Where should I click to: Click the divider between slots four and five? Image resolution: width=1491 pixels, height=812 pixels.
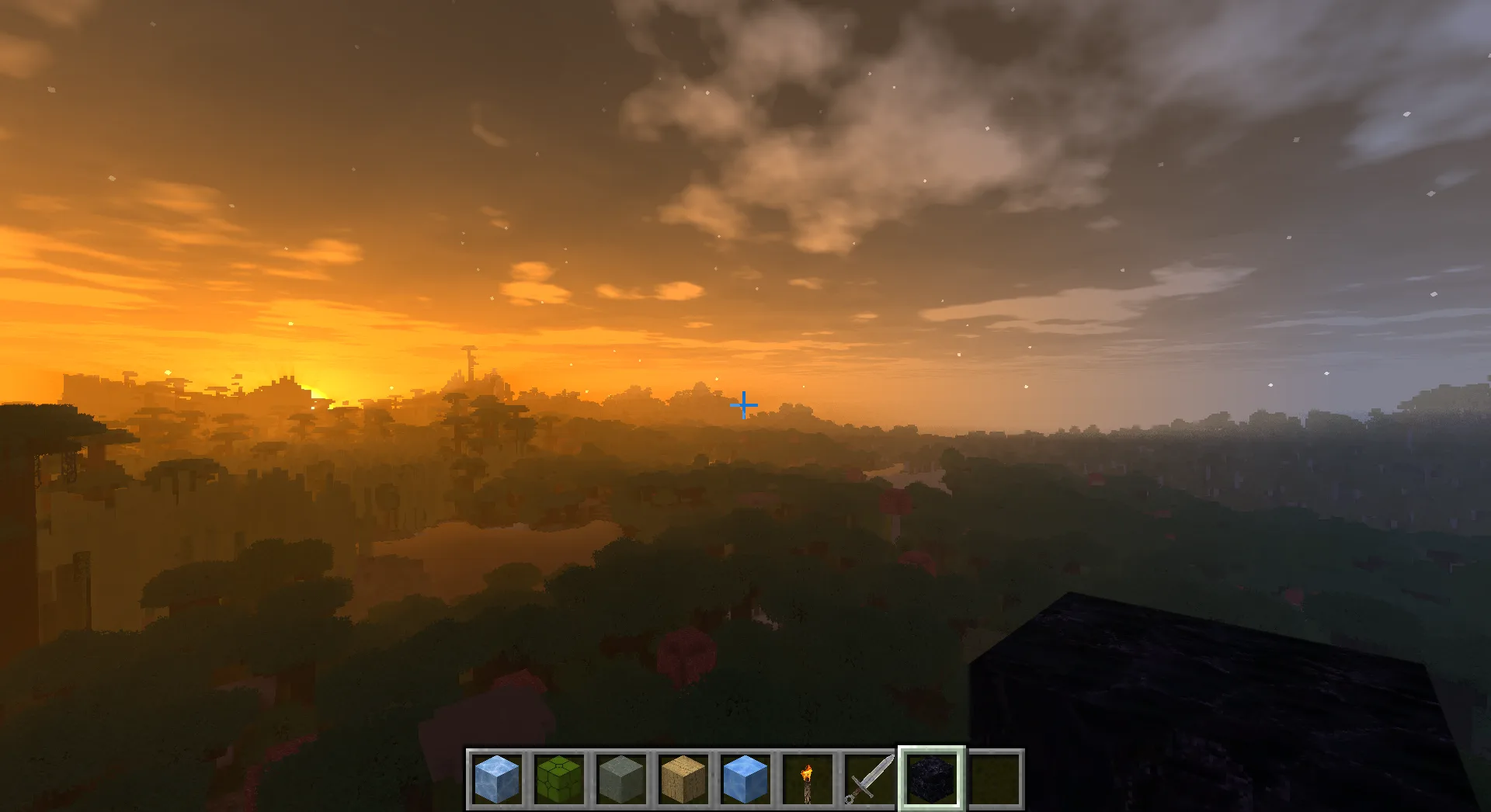coord(713,780)
